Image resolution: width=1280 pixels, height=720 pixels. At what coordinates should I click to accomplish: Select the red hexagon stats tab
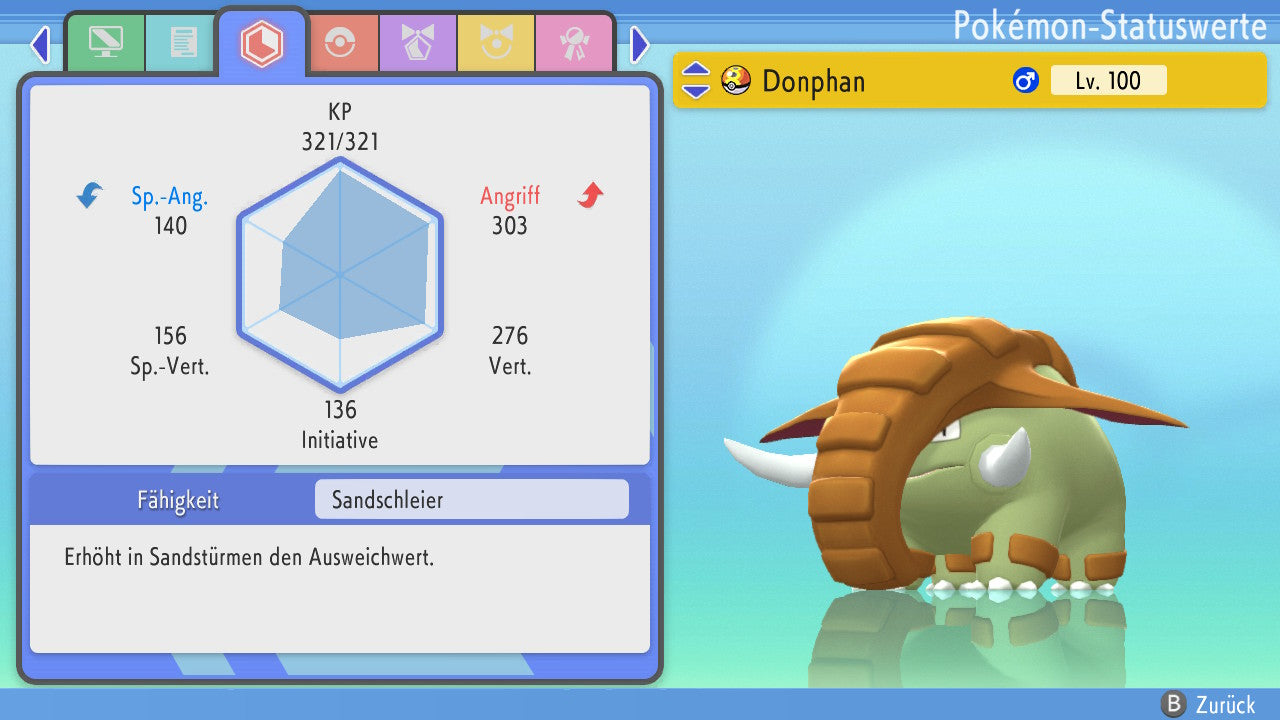coord(262,43)
